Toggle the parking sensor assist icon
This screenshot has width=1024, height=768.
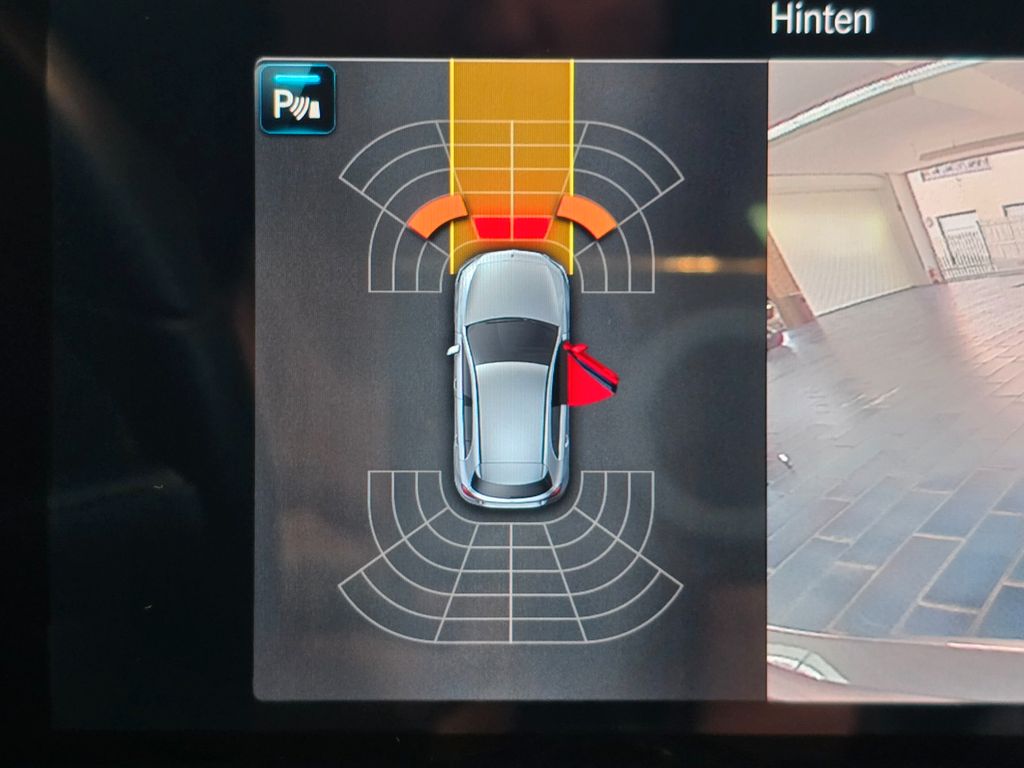(x=297, y=100)
